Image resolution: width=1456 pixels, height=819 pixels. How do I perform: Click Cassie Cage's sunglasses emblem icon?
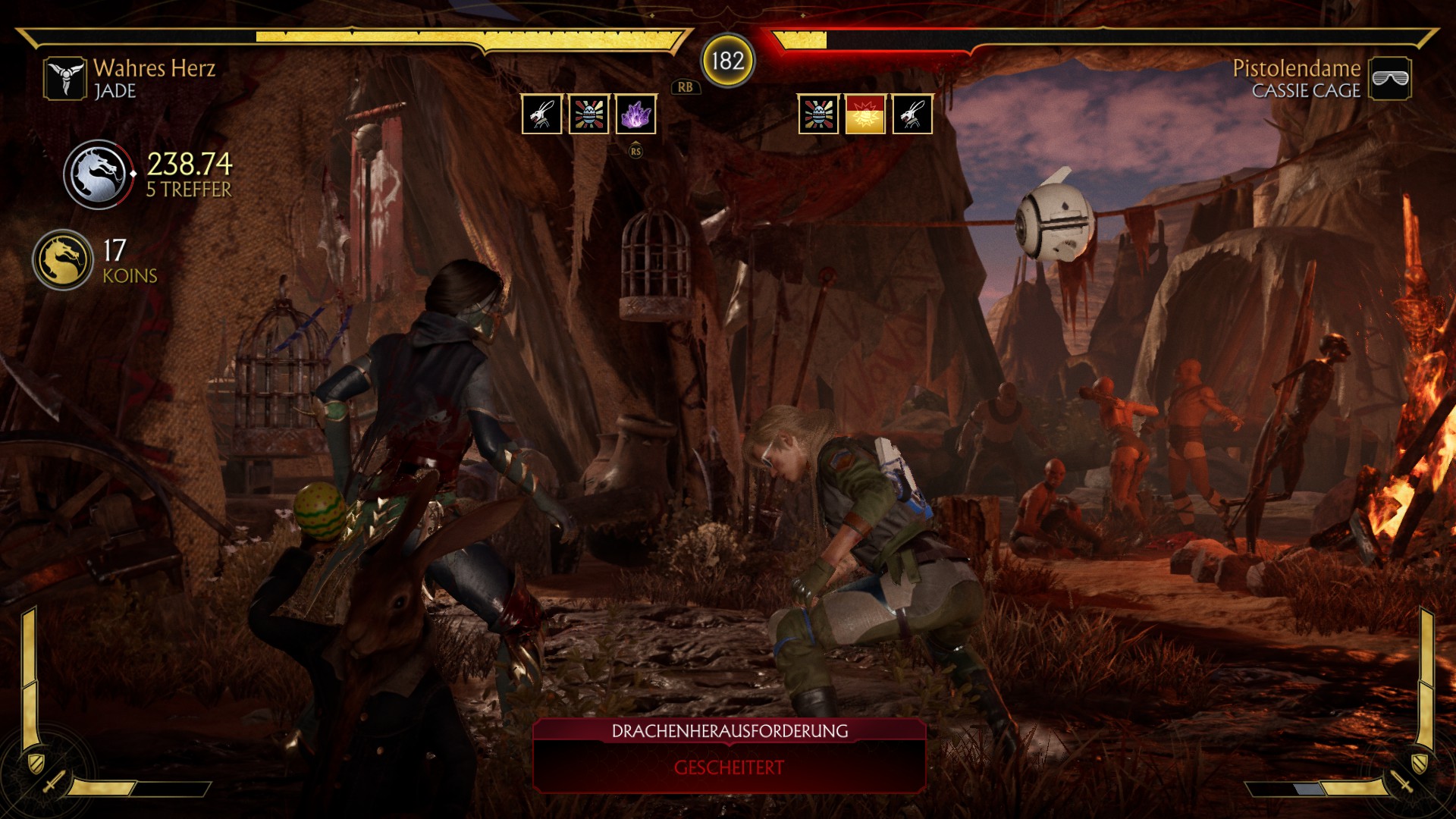pos(1390,78)
